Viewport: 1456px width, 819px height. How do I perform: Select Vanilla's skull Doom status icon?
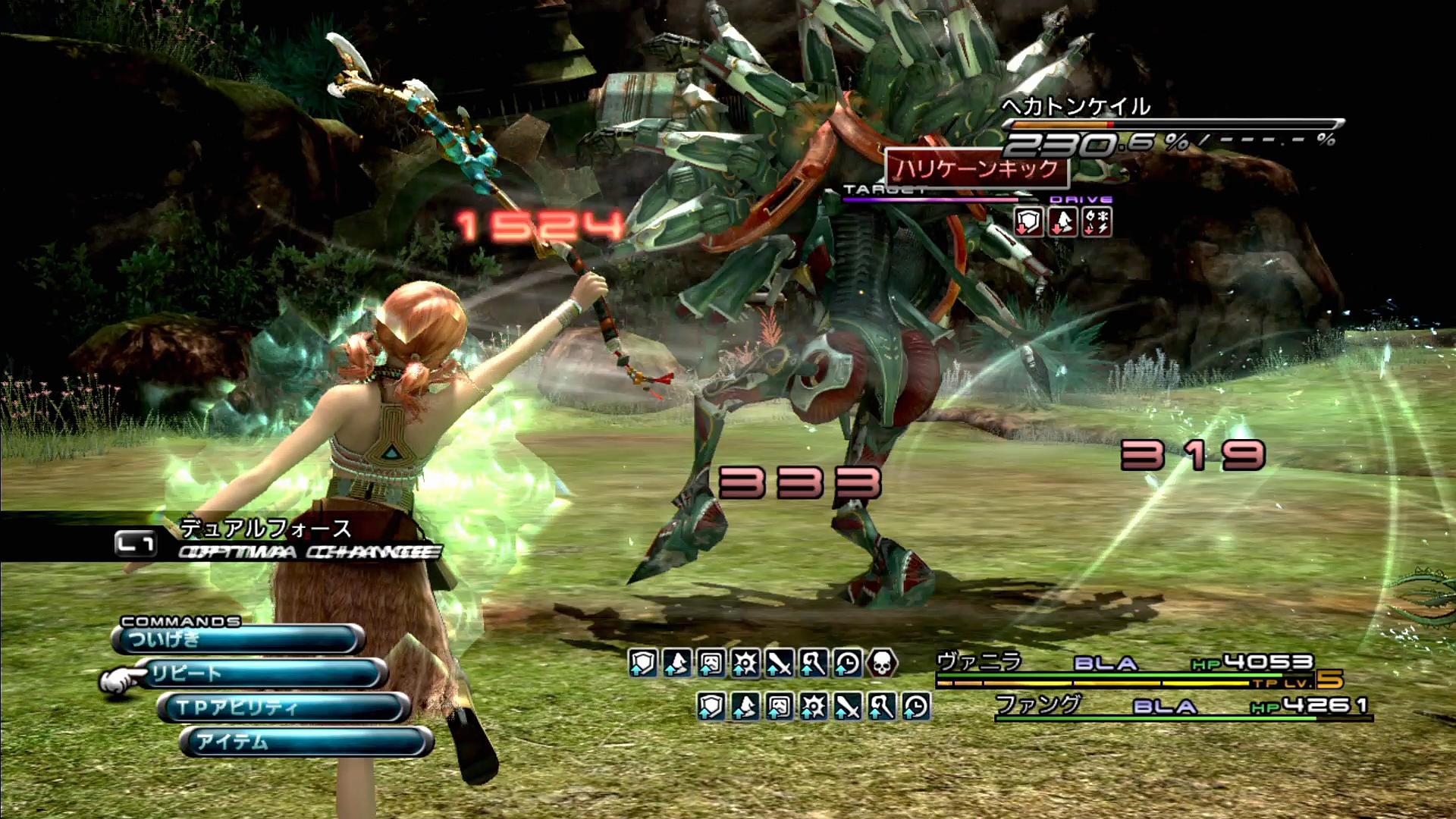tap(881, 664)
